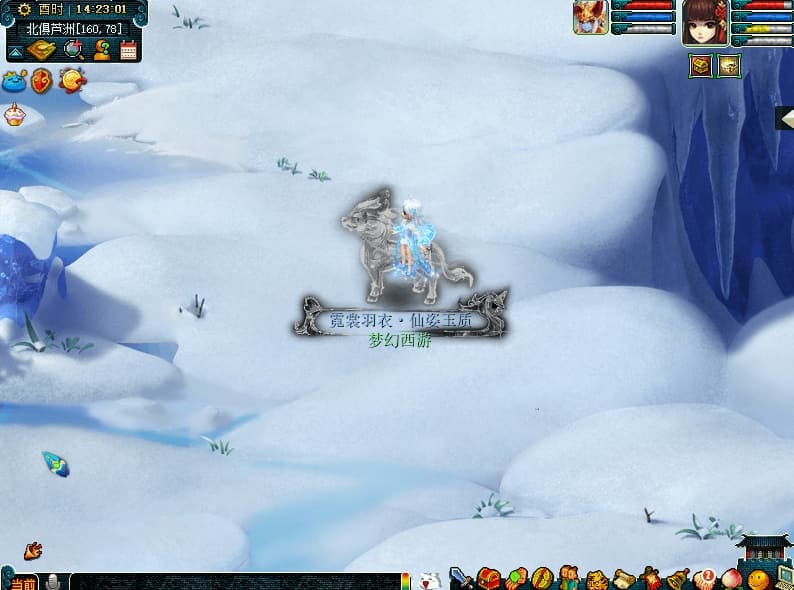This screenshot has width=794, height=590.
Task: Switch chat channel with the 当前 tab
Action: coord(20,582)
